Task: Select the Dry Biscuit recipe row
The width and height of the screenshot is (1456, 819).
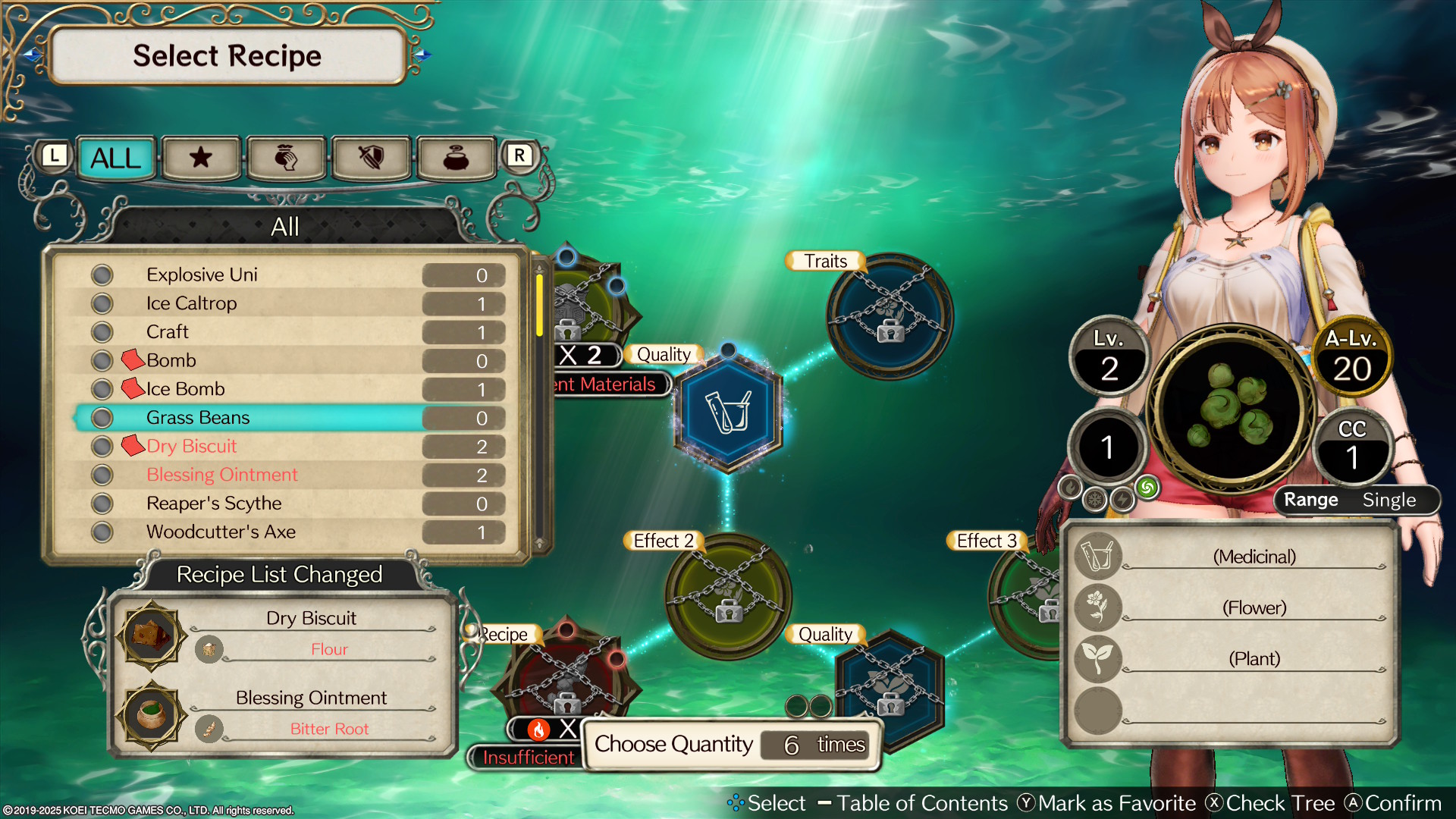Action: click(191, 447)
